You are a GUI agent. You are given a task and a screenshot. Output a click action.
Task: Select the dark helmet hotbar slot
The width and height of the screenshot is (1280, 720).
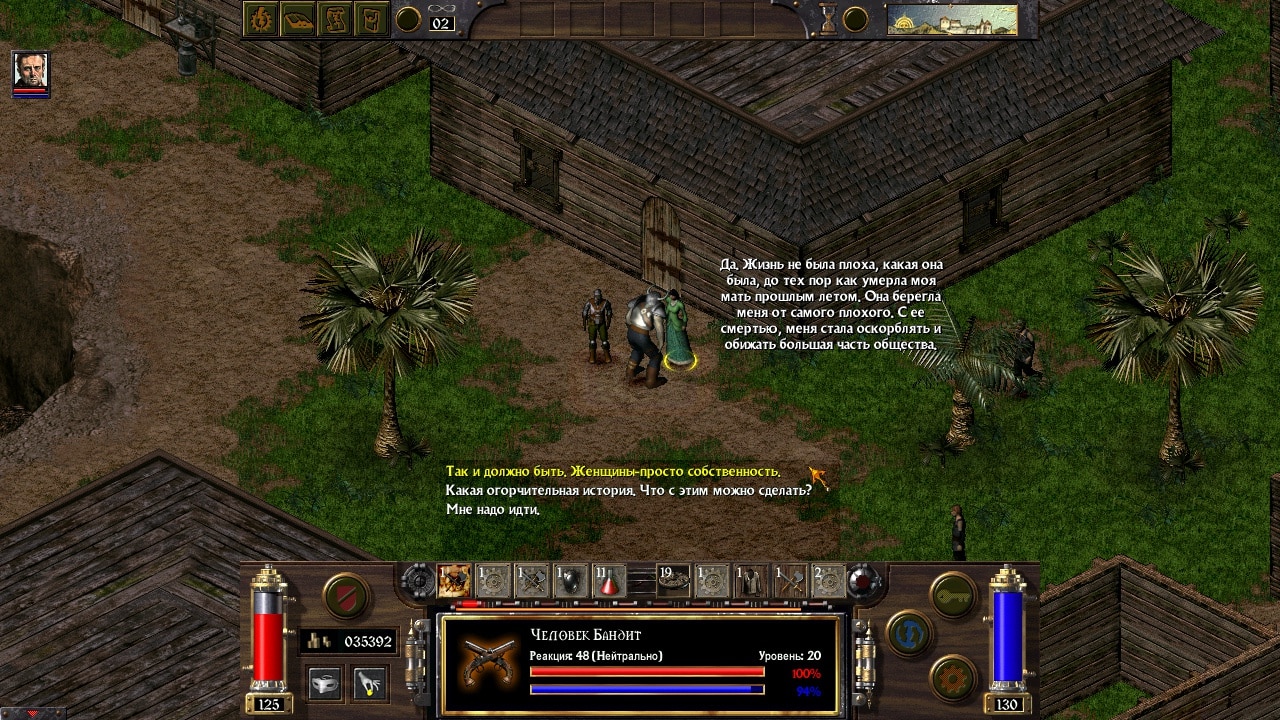point(570,581)
